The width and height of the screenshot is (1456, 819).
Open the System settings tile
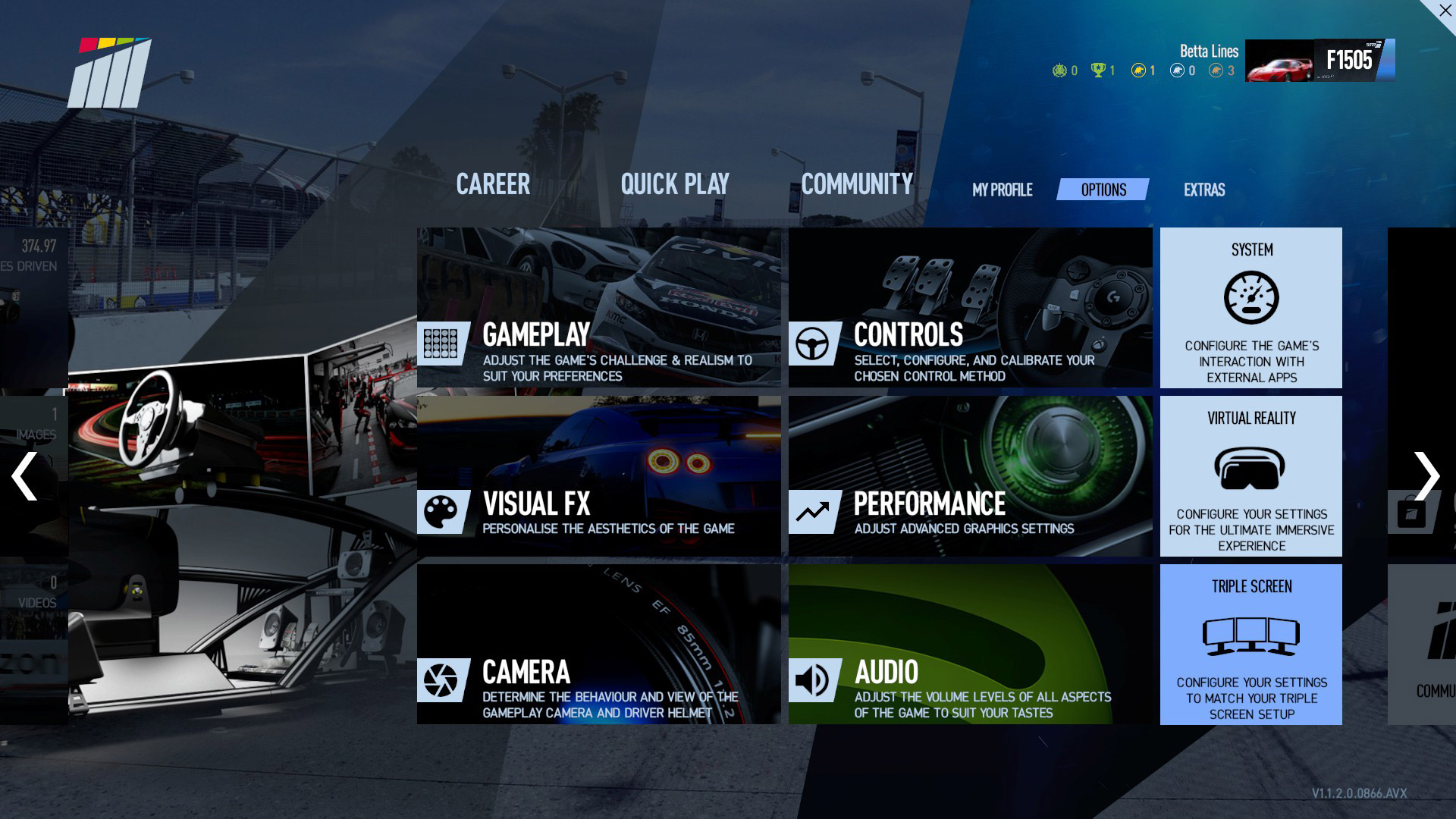click(x=1250, y=308)
